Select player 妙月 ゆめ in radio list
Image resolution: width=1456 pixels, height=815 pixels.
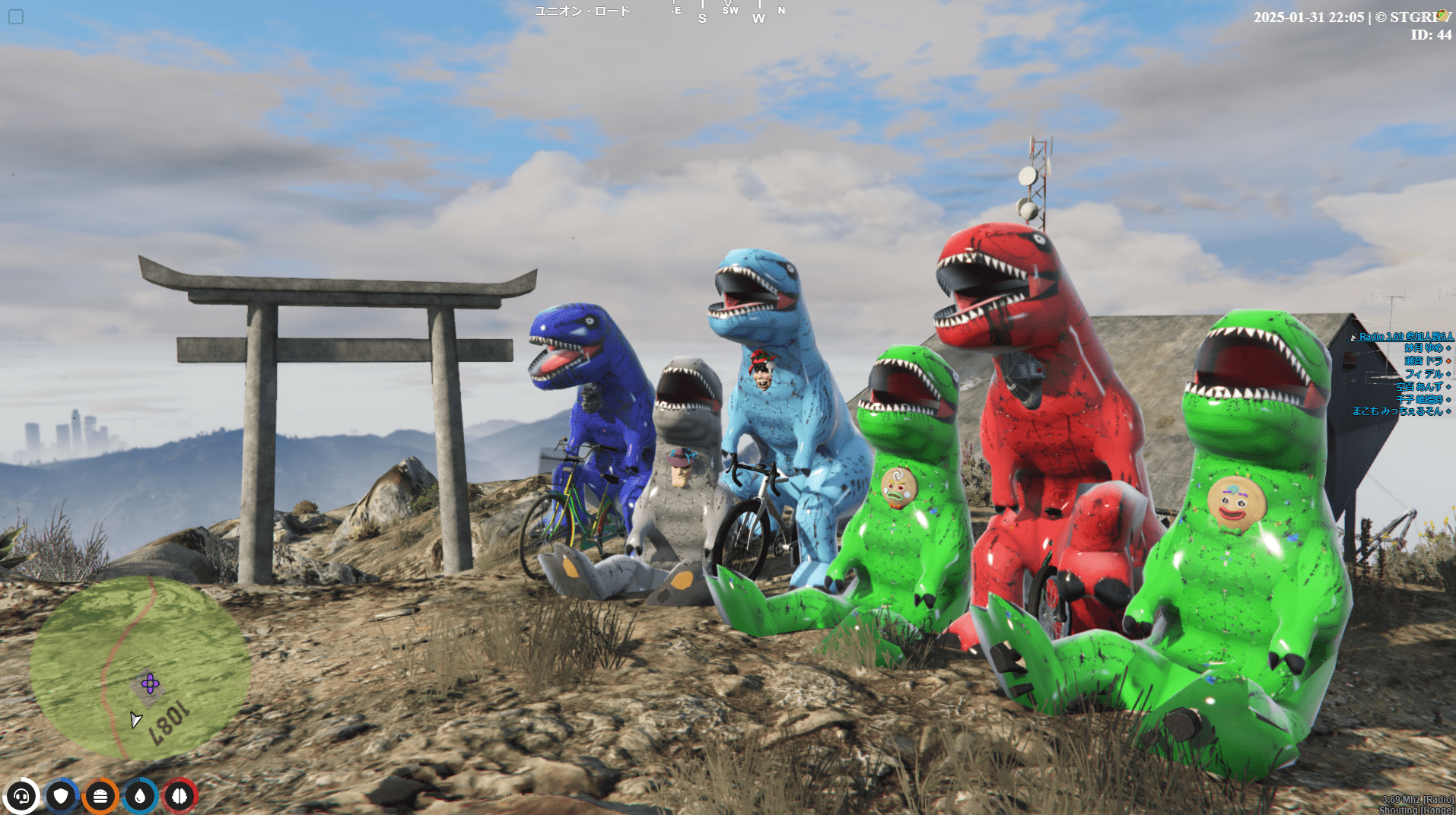tap(1423, 348)
